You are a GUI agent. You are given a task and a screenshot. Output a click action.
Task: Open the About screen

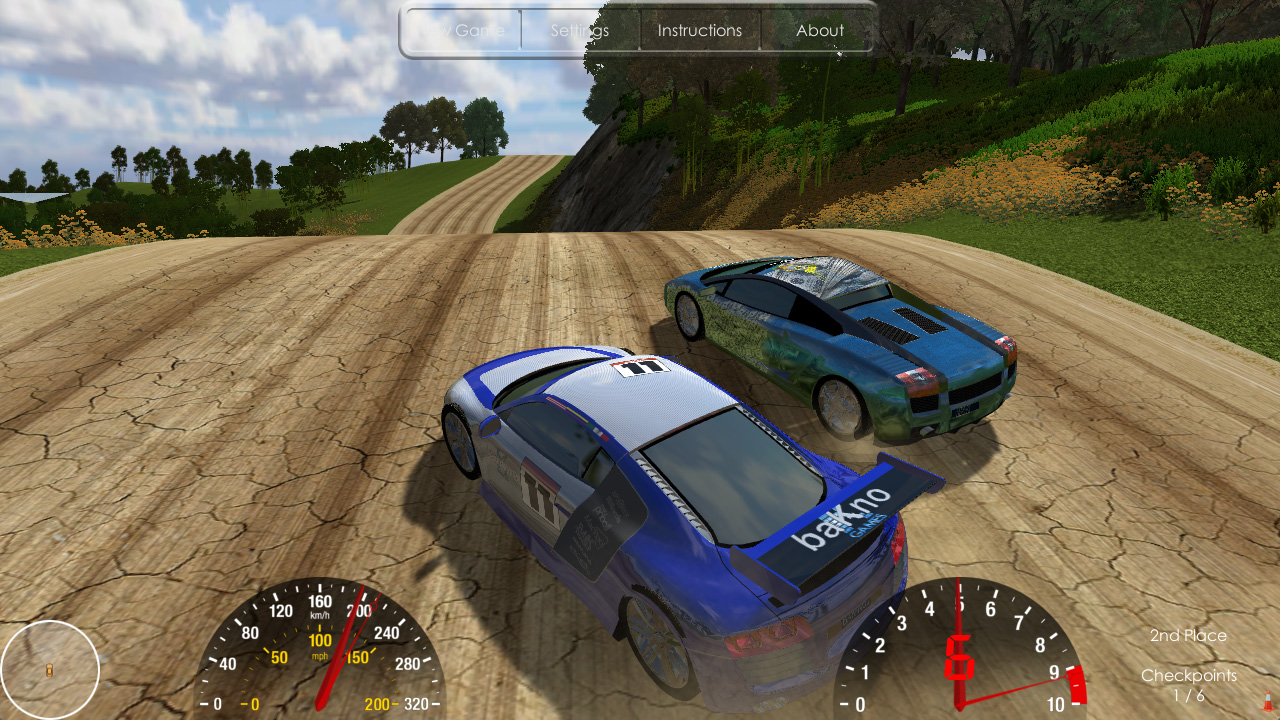819,30
